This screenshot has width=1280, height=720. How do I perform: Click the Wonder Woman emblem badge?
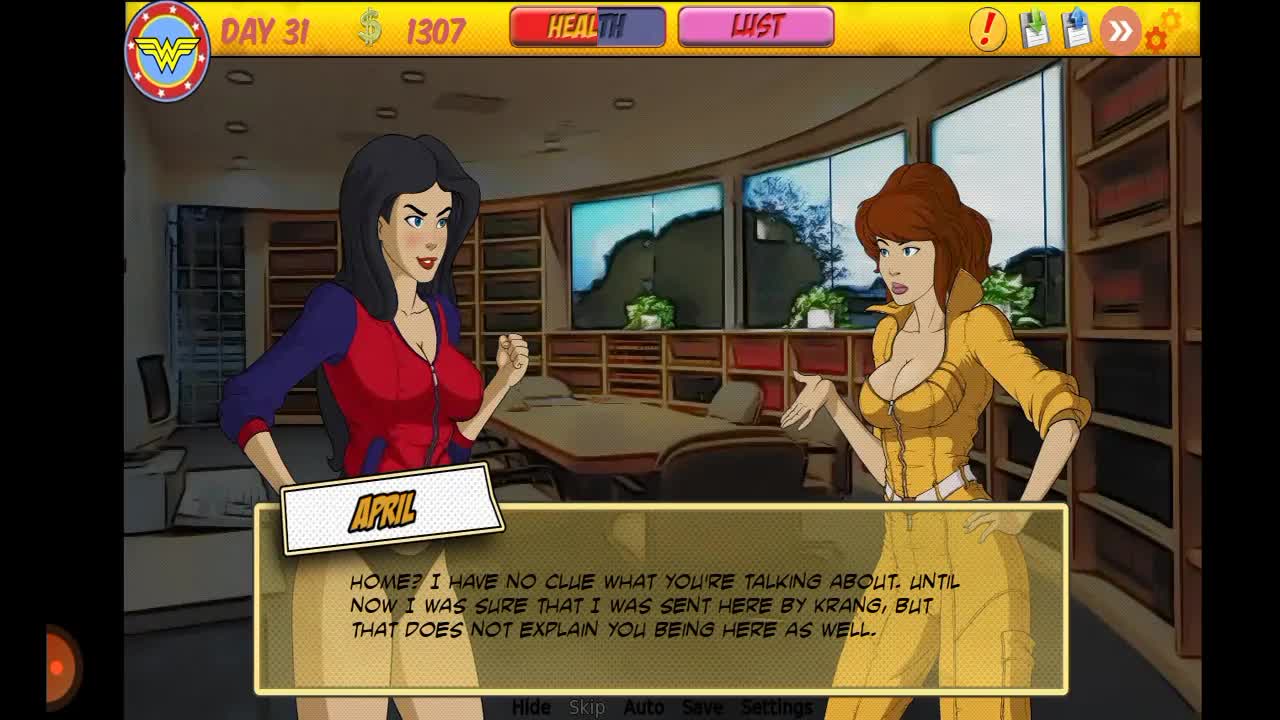point(166,52)
